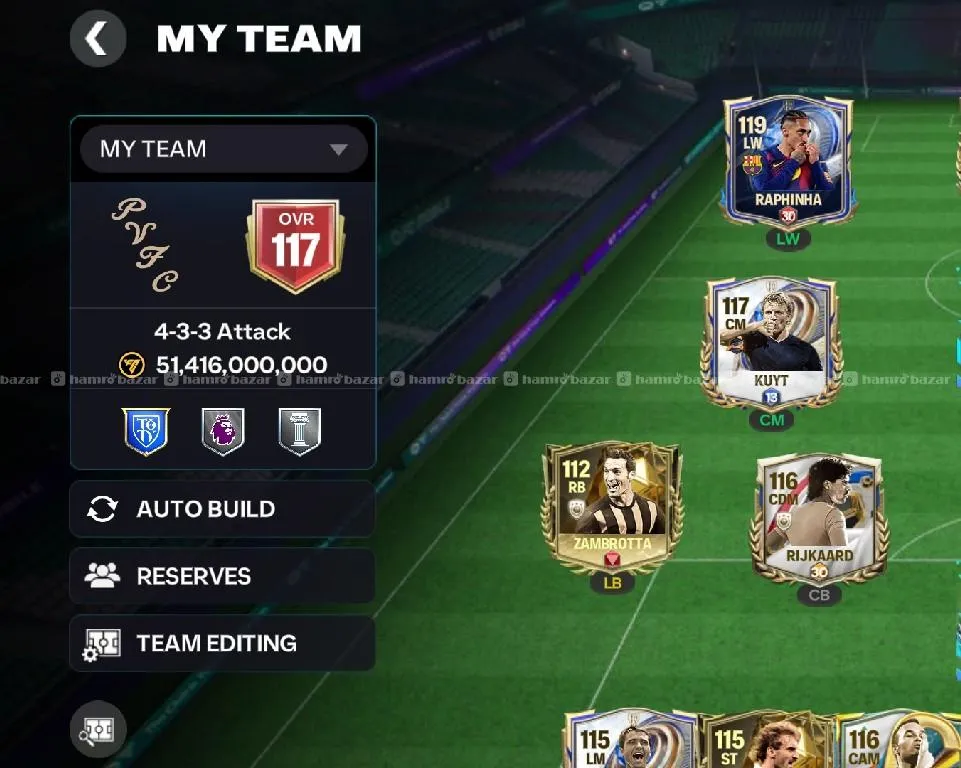Tap the grey pillar badge icon
Image resolution: width=961 pixels, height=768 pixels.
point(300,431)
